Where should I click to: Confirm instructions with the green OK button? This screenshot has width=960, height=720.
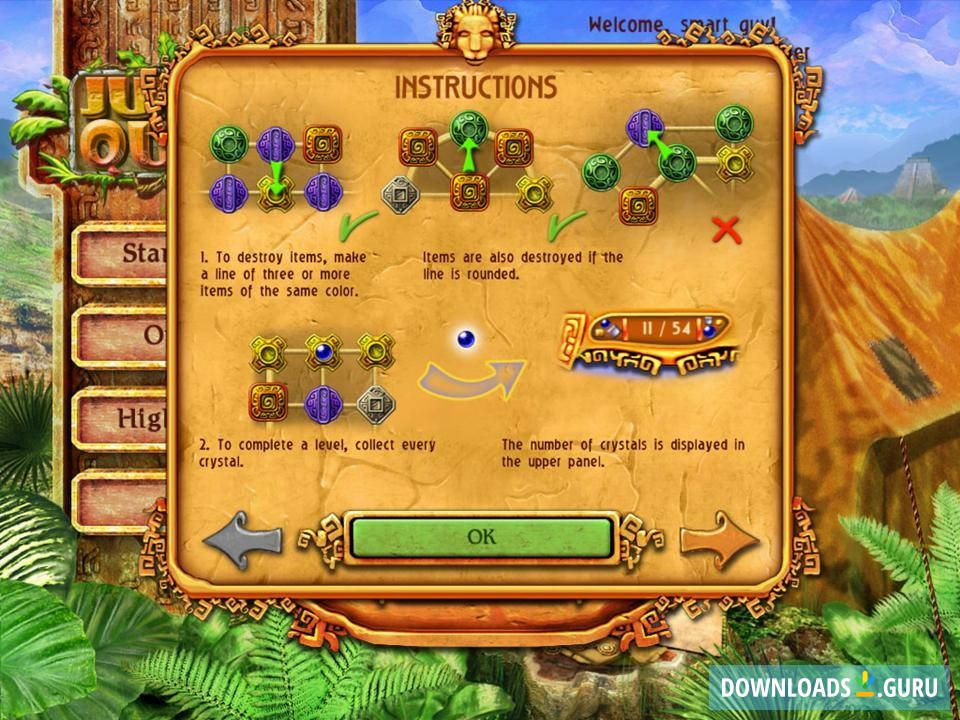pyautogui.click(x=480, y=538)
